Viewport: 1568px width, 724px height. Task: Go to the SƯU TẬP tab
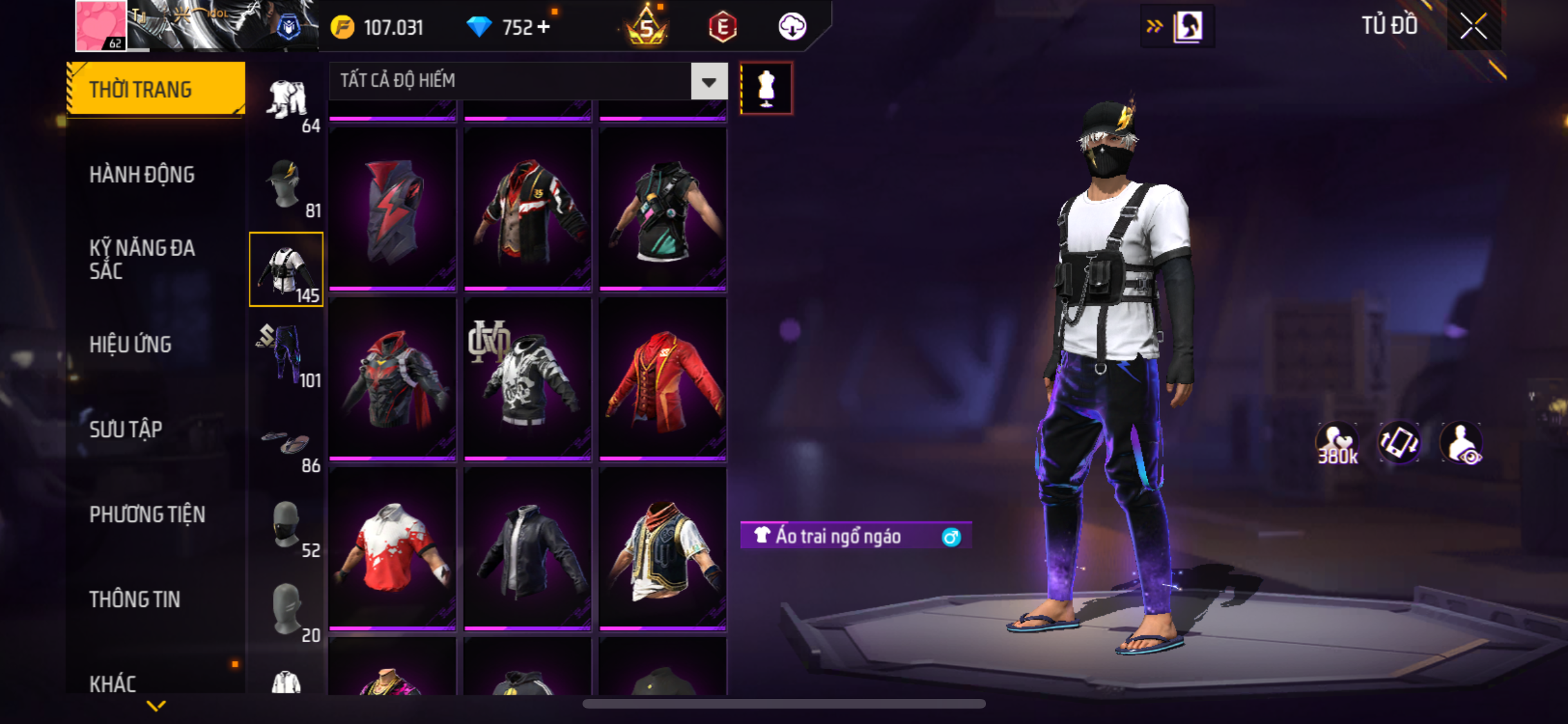[x=126, y=429]
